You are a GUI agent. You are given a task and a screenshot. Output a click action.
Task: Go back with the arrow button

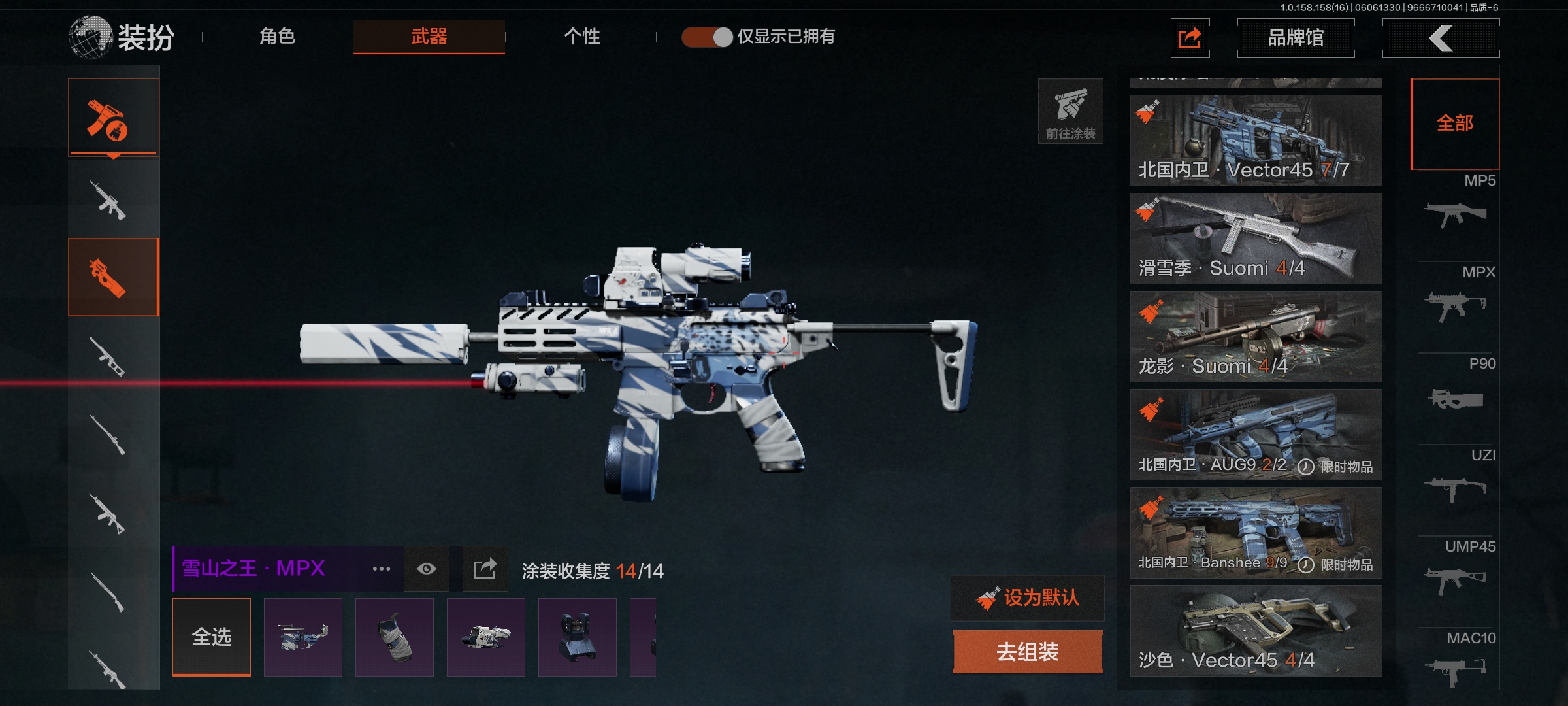pyautogui.click(x=1441, y=38)
